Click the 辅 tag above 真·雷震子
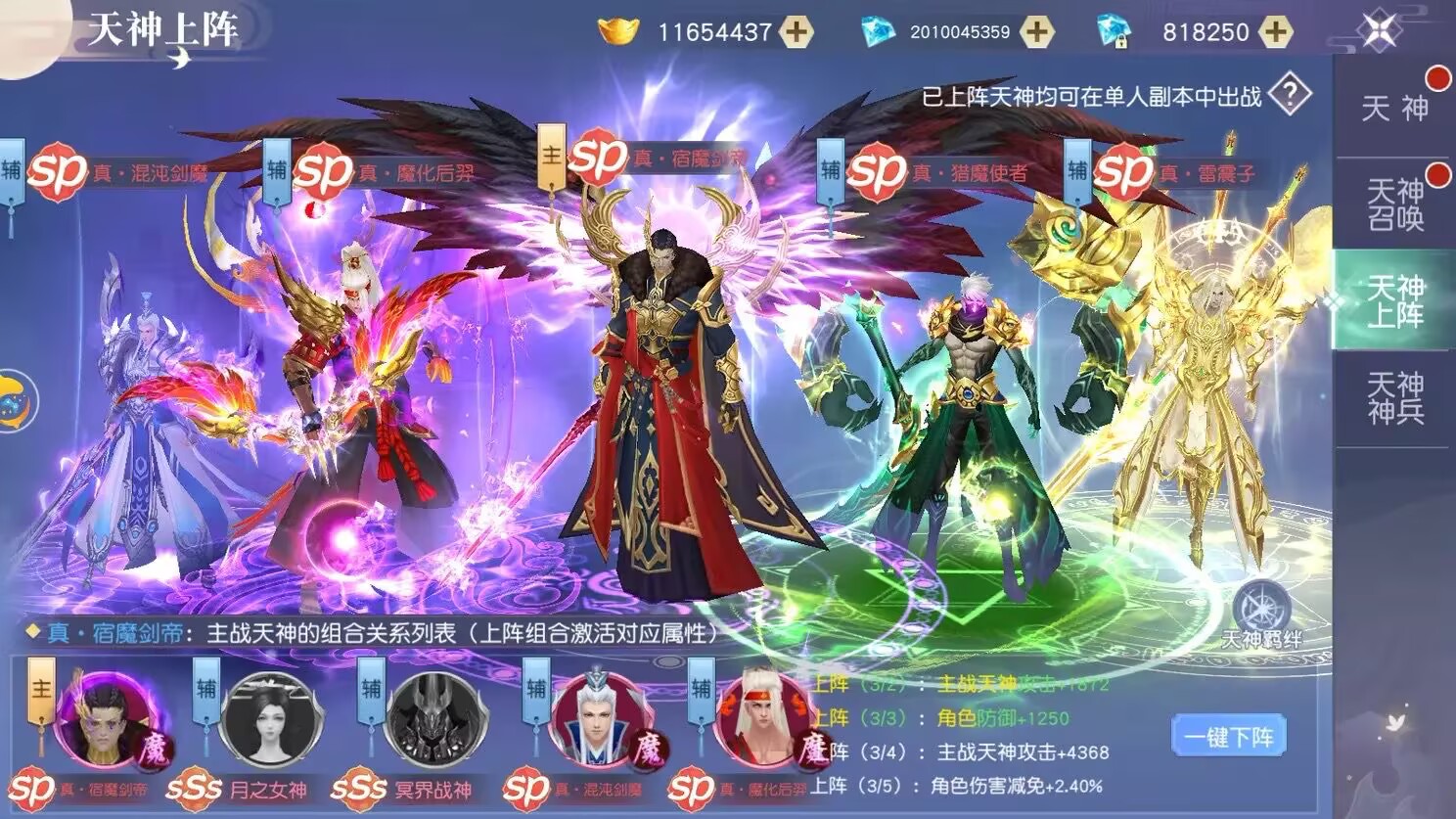The width and height of the screenshot is (1456, 819). tap(1079, 169)
